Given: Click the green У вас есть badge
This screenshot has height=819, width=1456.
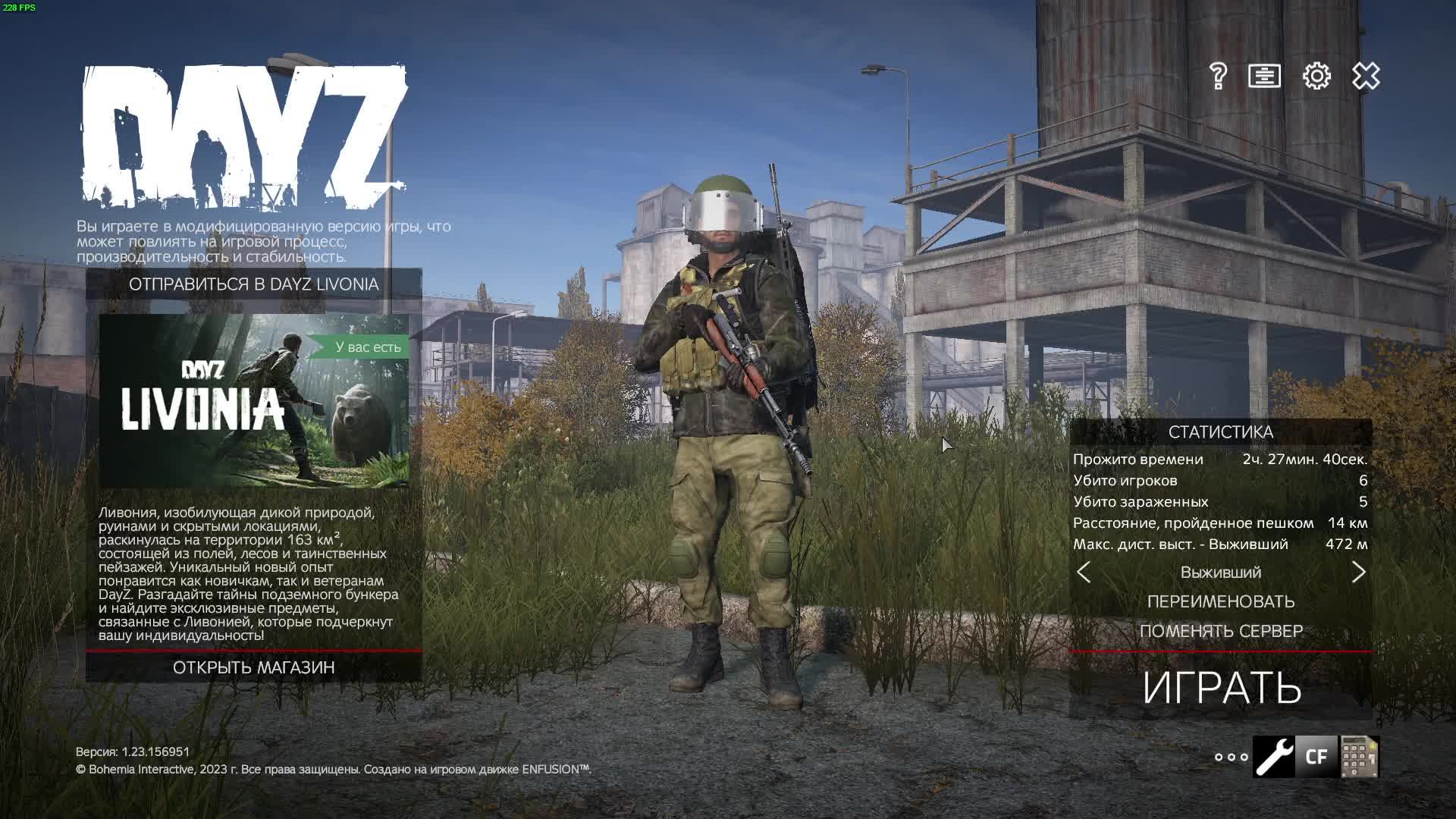Looking at the screenshot, I should [367, 346].
